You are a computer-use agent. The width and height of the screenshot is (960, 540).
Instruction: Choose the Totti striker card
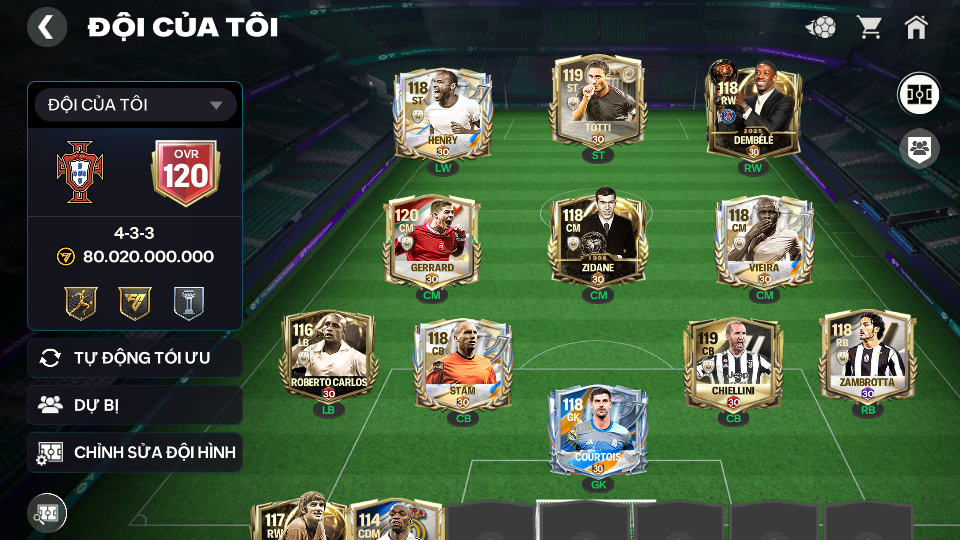pos(598,105)
